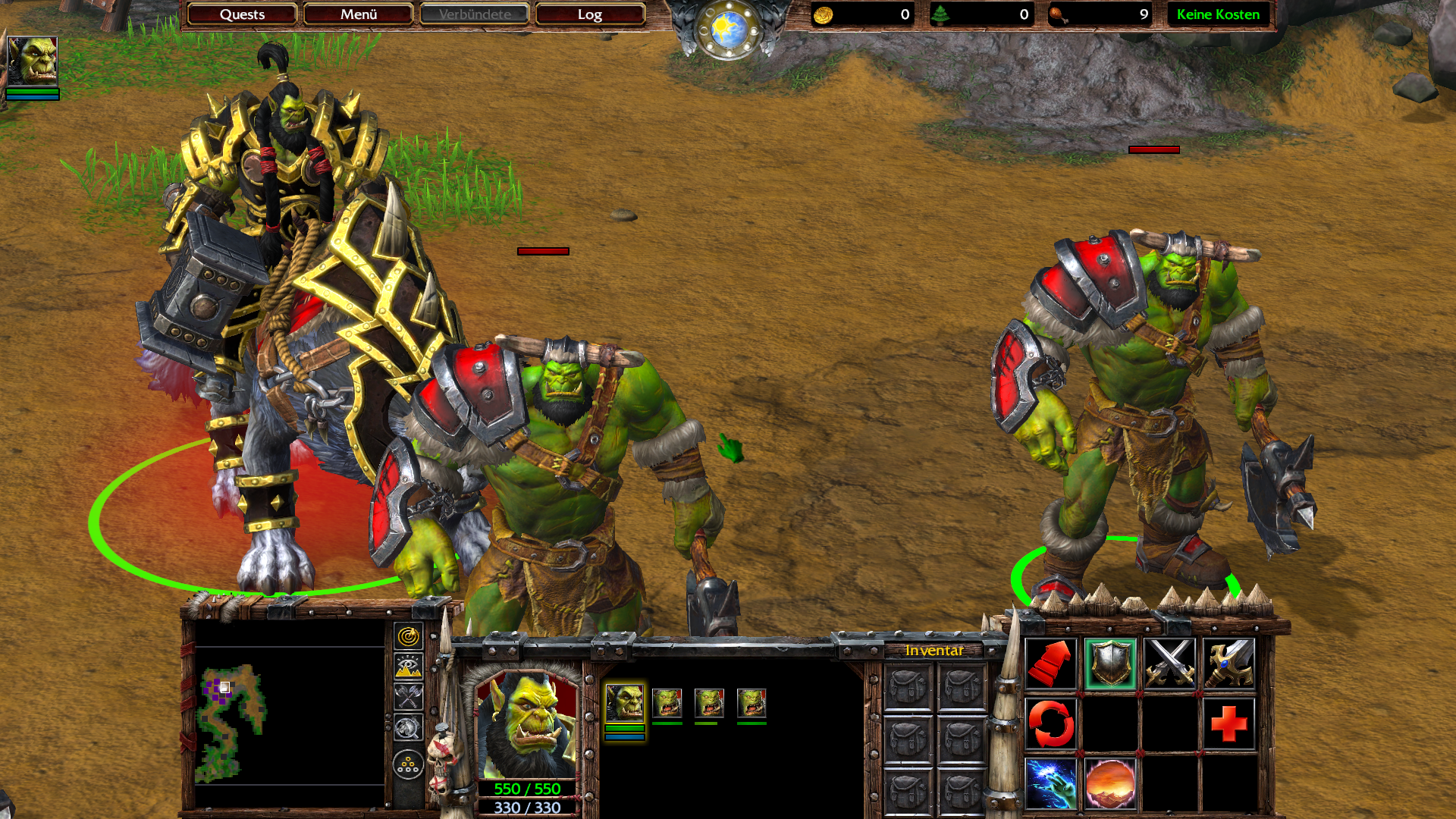Click the orc hero portrait

click(x=526, y=724)
